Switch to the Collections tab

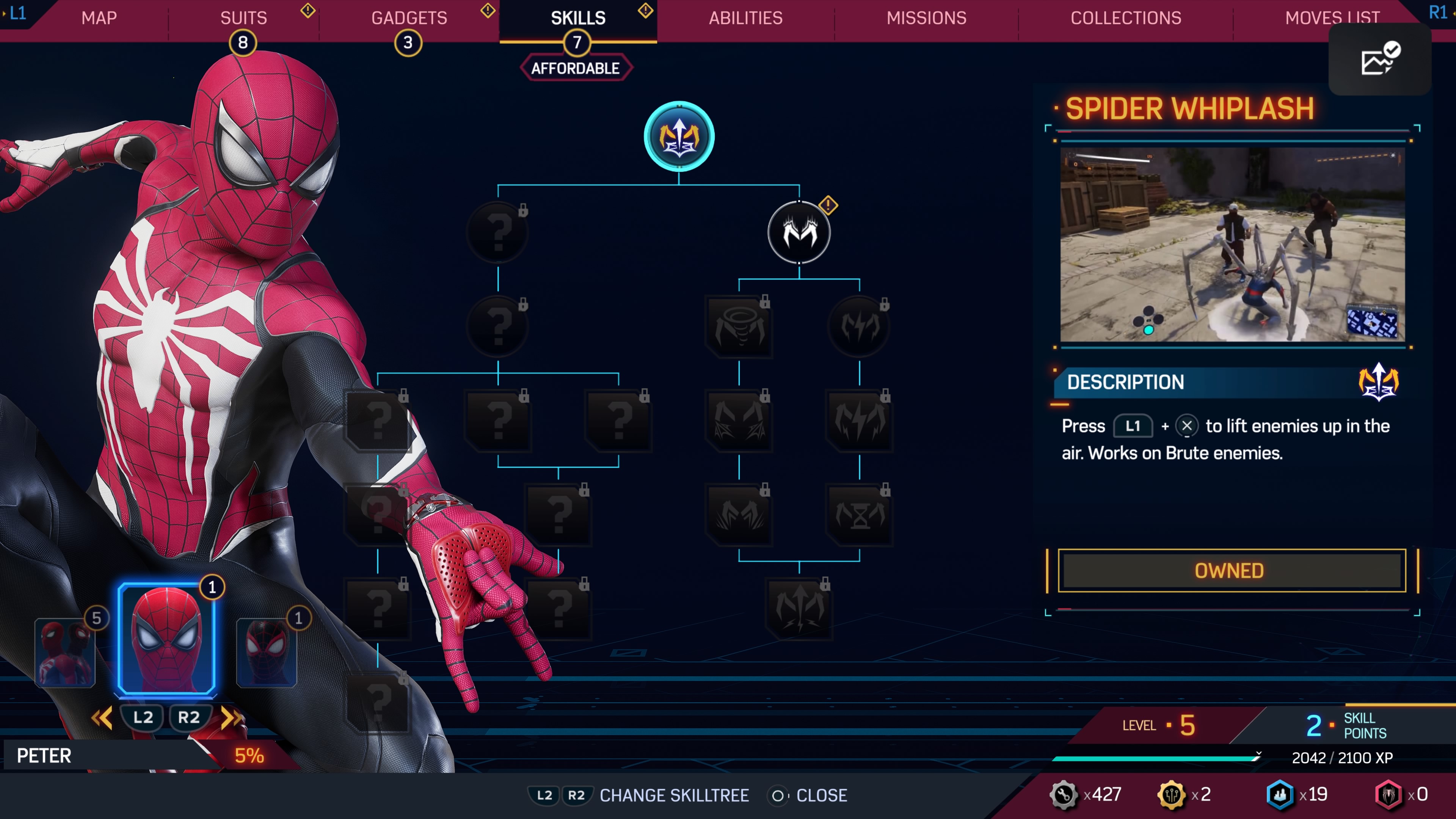pyautogui.click(x=1125, y=18)
